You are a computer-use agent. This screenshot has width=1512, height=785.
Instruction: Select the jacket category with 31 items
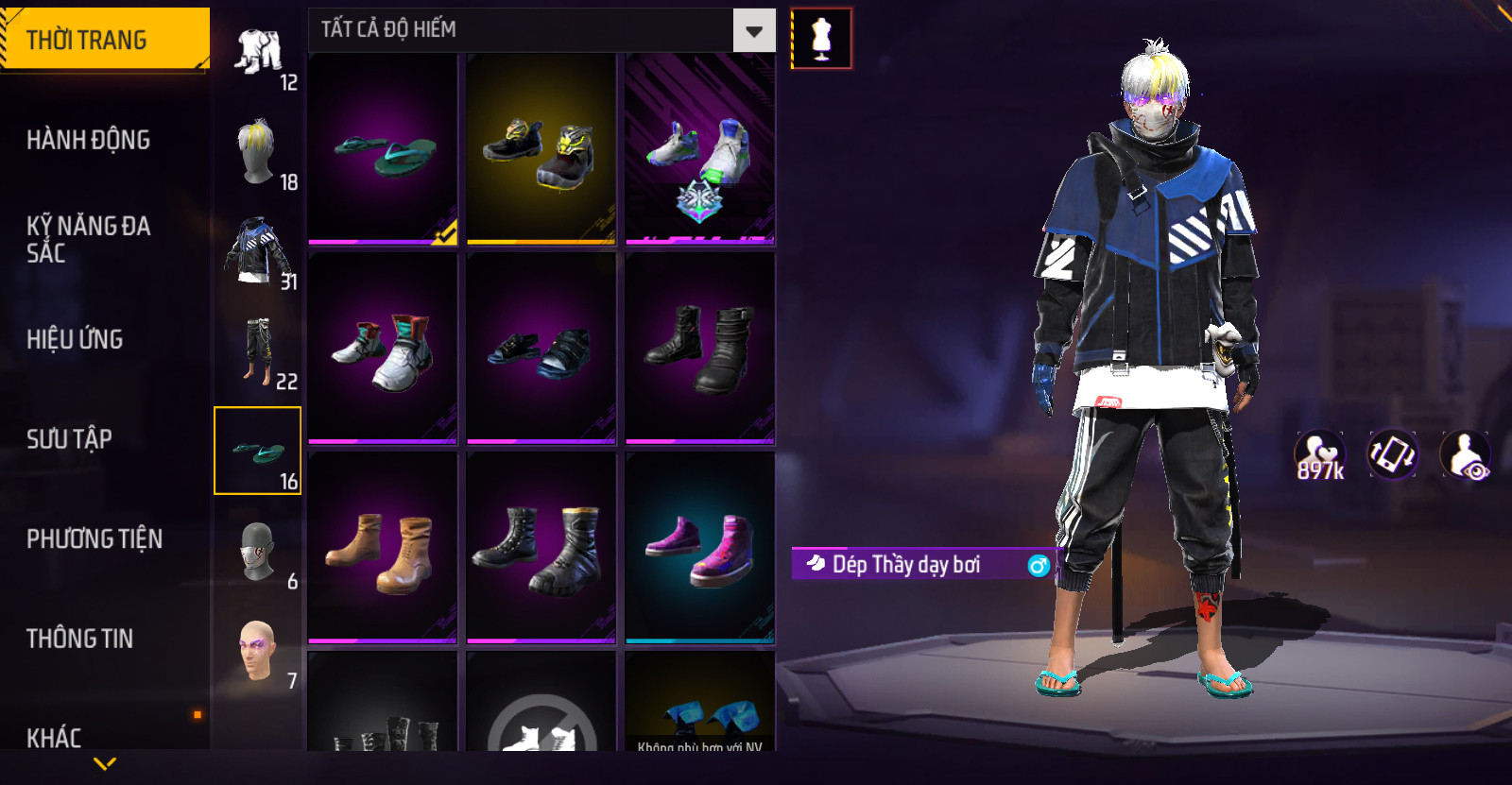pos(258,253)
